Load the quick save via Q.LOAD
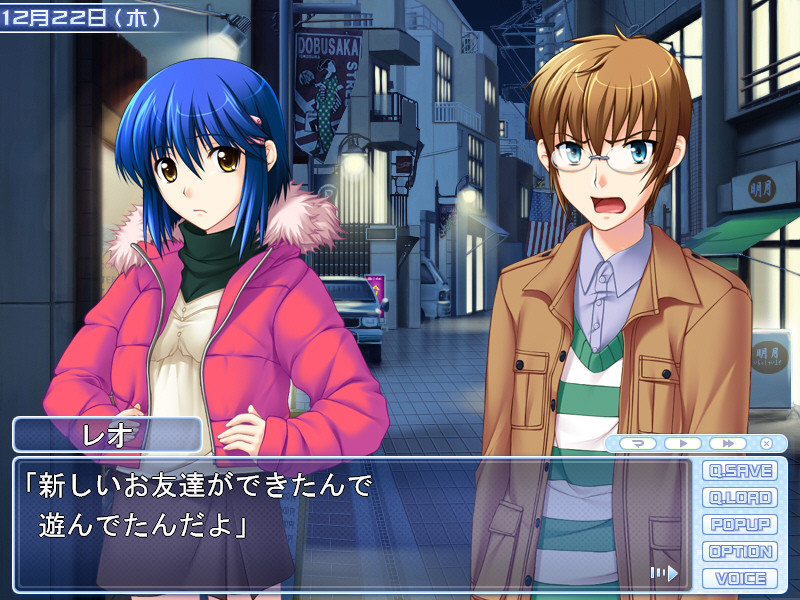 (740, 497)
